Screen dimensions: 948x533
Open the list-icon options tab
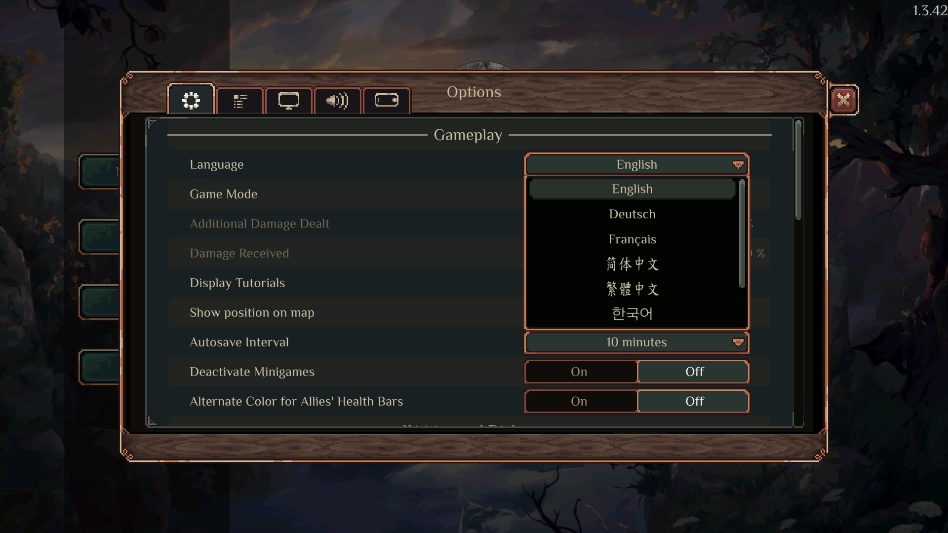point(240,101)
